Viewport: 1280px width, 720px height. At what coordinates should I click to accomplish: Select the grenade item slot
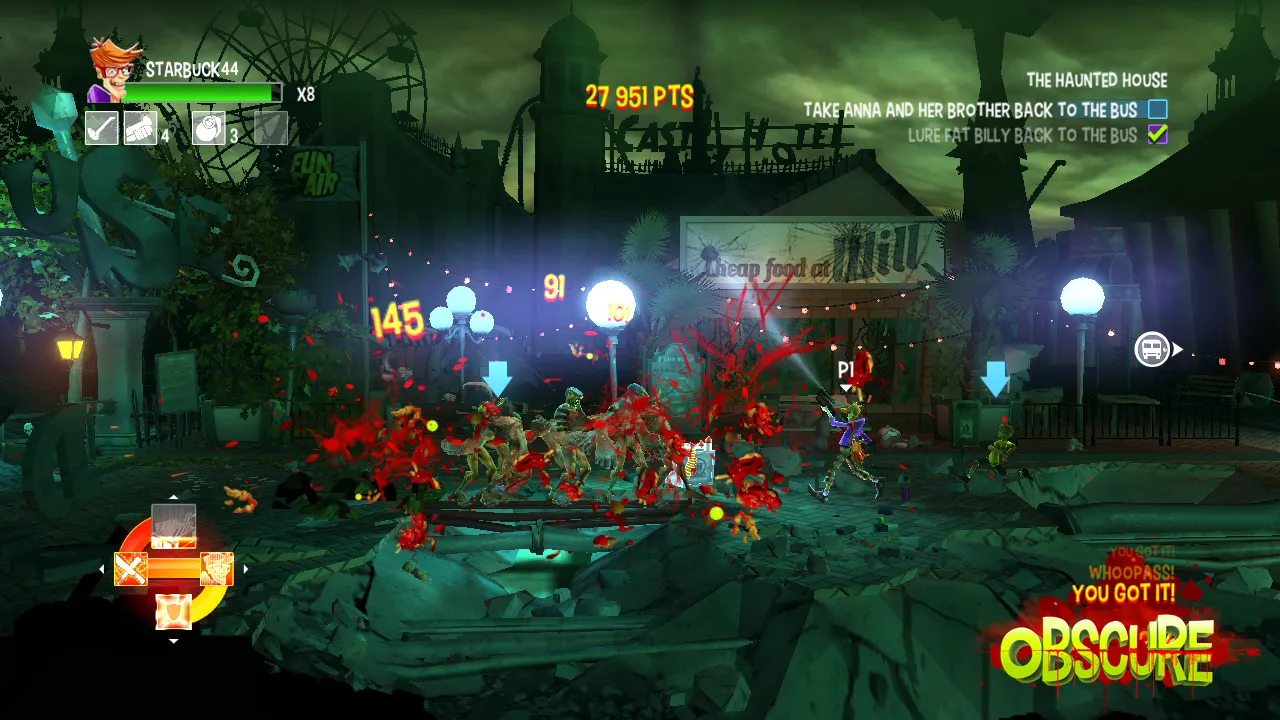pyautogui.click(x=208, y=128)
